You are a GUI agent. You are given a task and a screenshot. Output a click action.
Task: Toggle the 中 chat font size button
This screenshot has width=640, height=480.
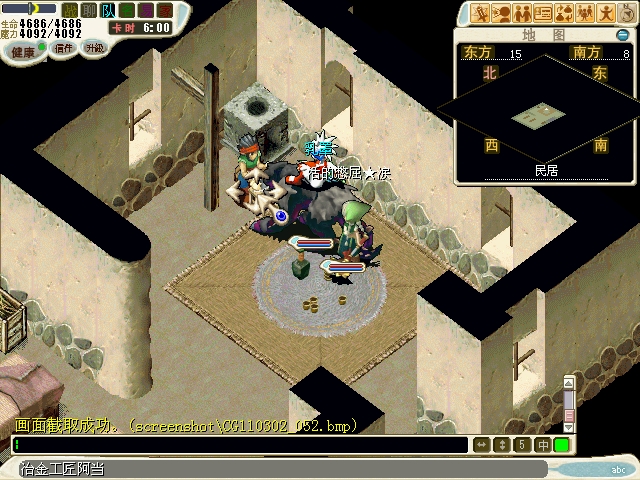(542, 445)
